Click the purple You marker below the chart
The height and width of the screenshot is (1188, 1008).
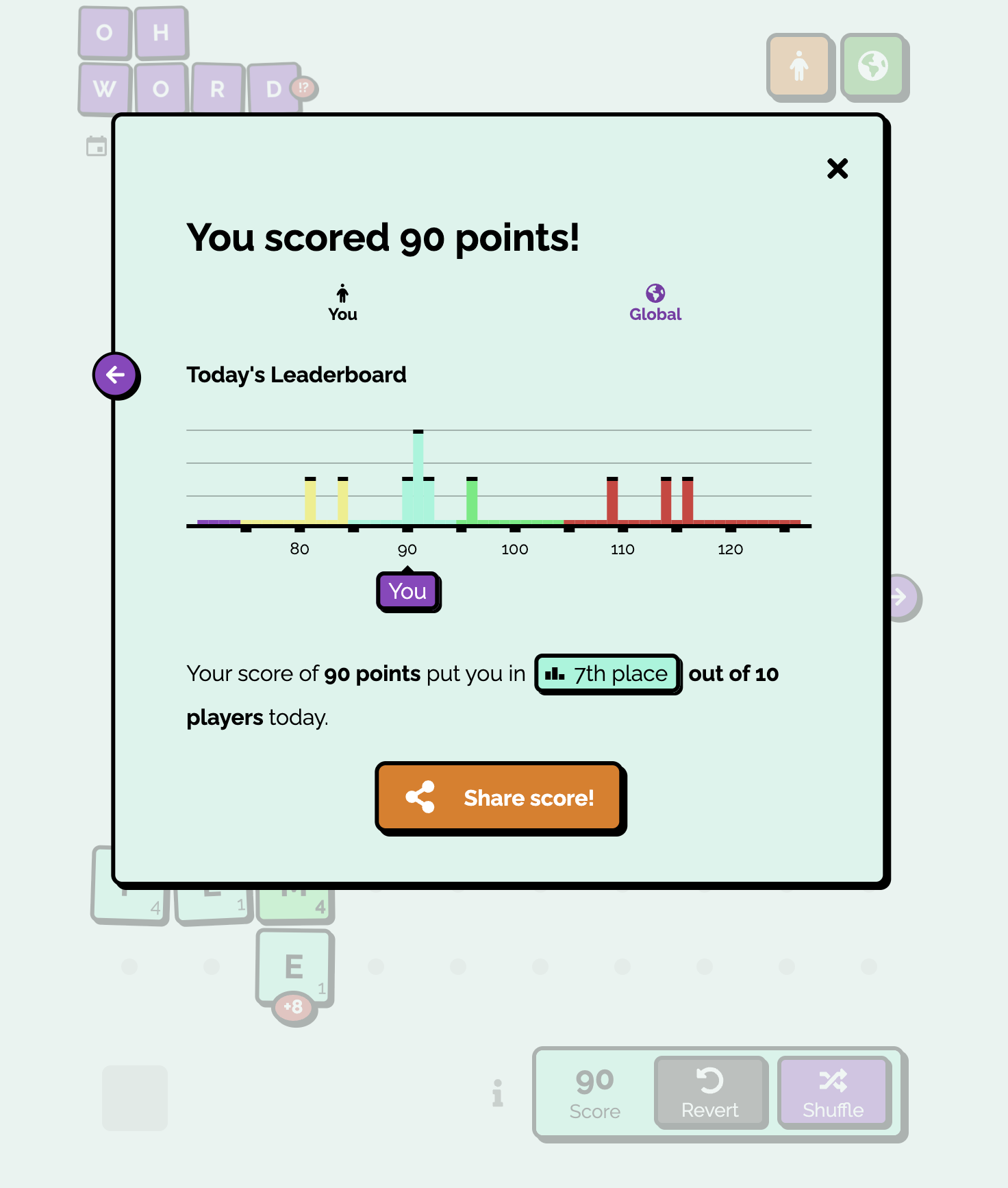click(408, 591)
